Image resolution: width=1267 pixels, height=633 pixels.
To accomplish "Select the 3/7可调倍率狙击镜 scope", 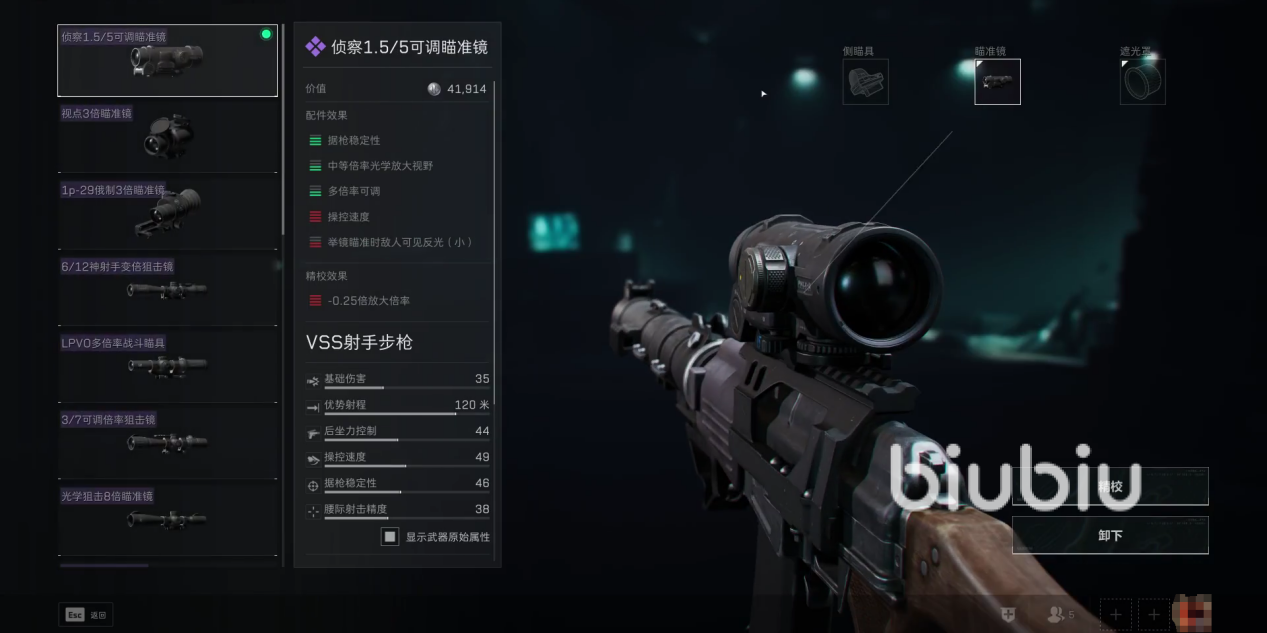I will click(167, 441).
